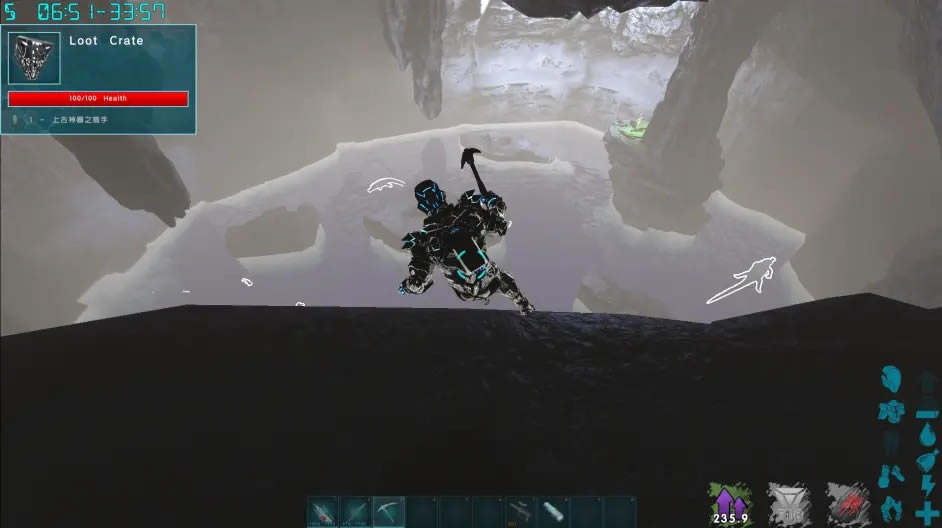942x528 pixels.
Task: Select the cylindrical canister hotbar slot
Action: point(553,511)
